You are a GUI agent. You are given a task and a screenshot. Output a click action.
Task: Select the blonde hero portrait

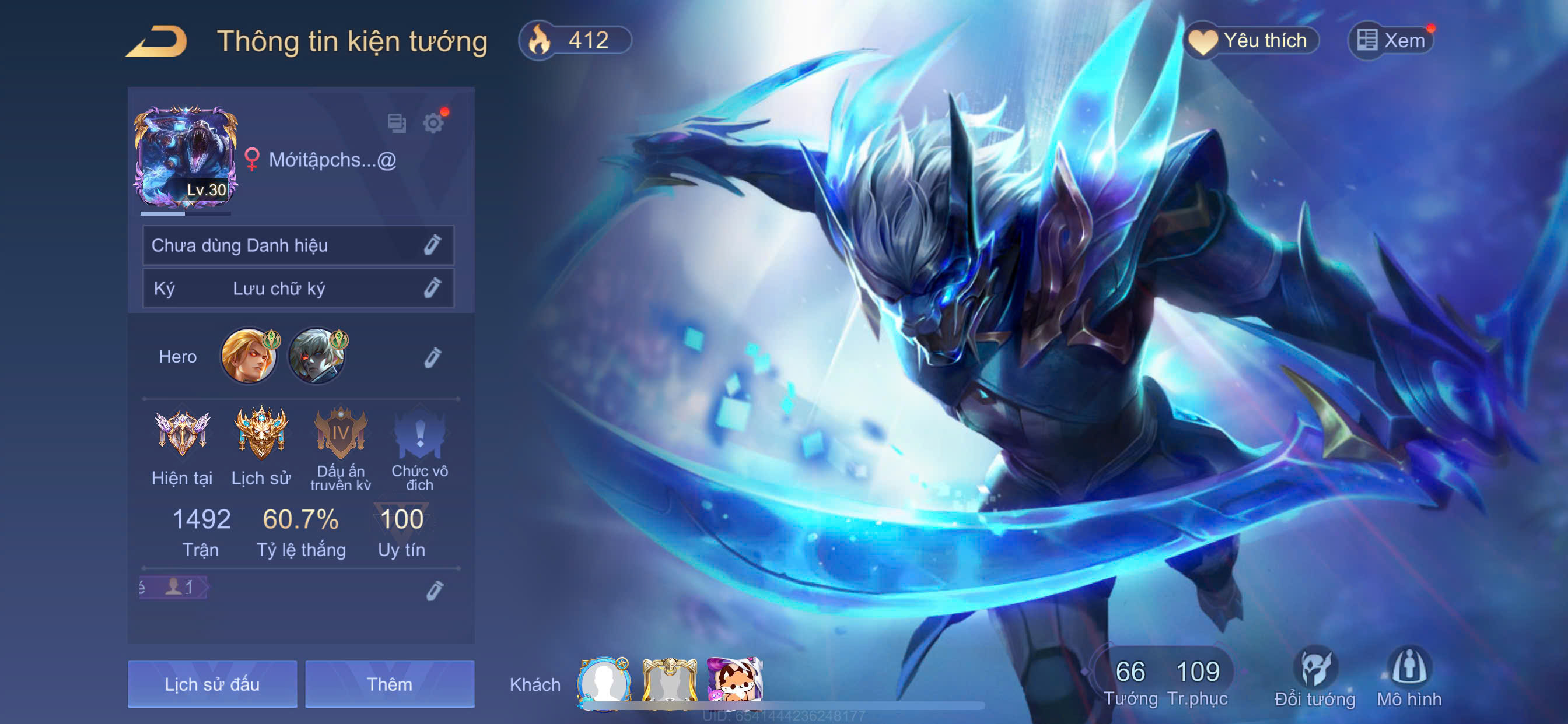(249, 356)
